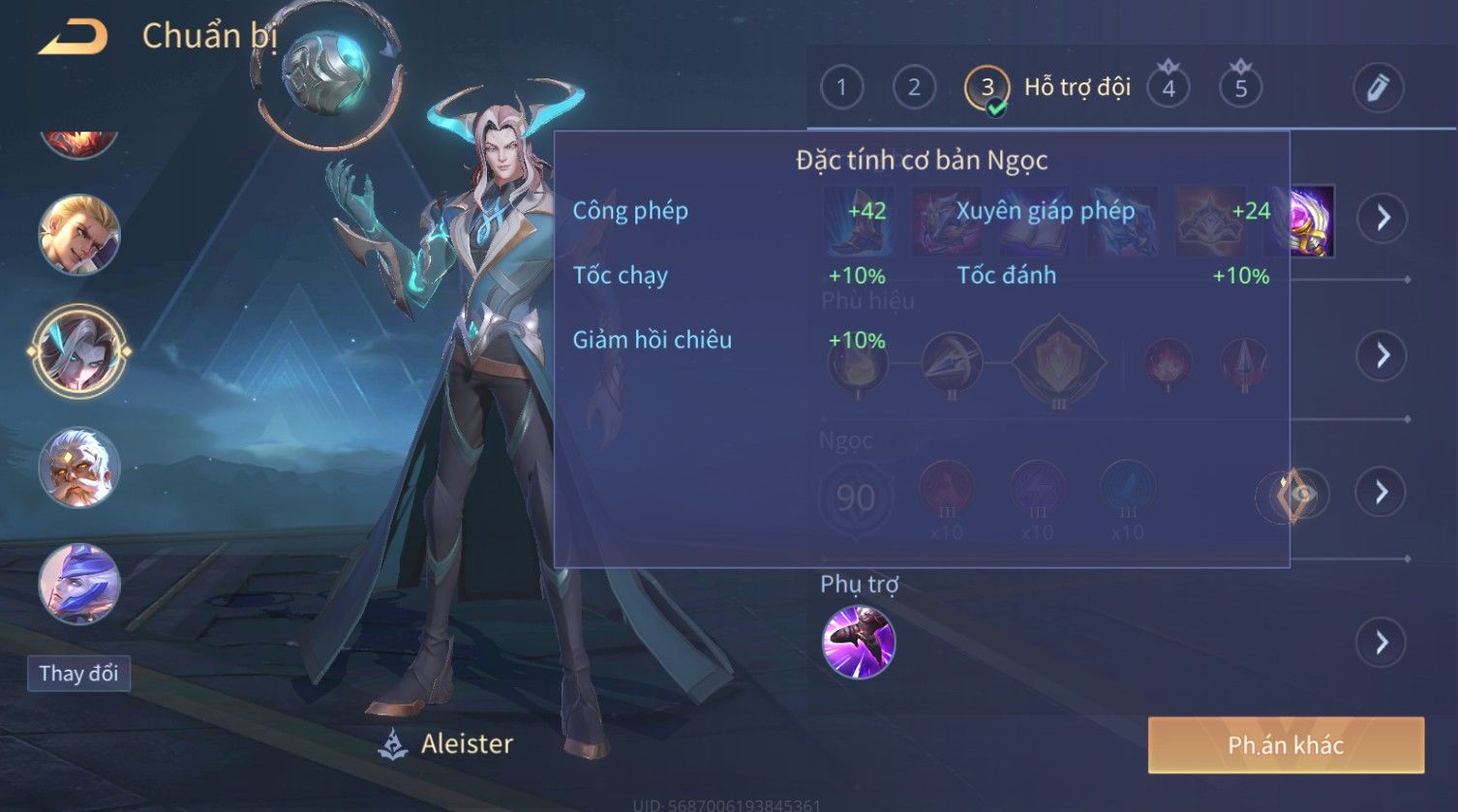This screenshot has width=1458, height=812.
Task: Select the purple Phụ trợ spell icon
Action: pyautogui.click(x=858, y=643)
